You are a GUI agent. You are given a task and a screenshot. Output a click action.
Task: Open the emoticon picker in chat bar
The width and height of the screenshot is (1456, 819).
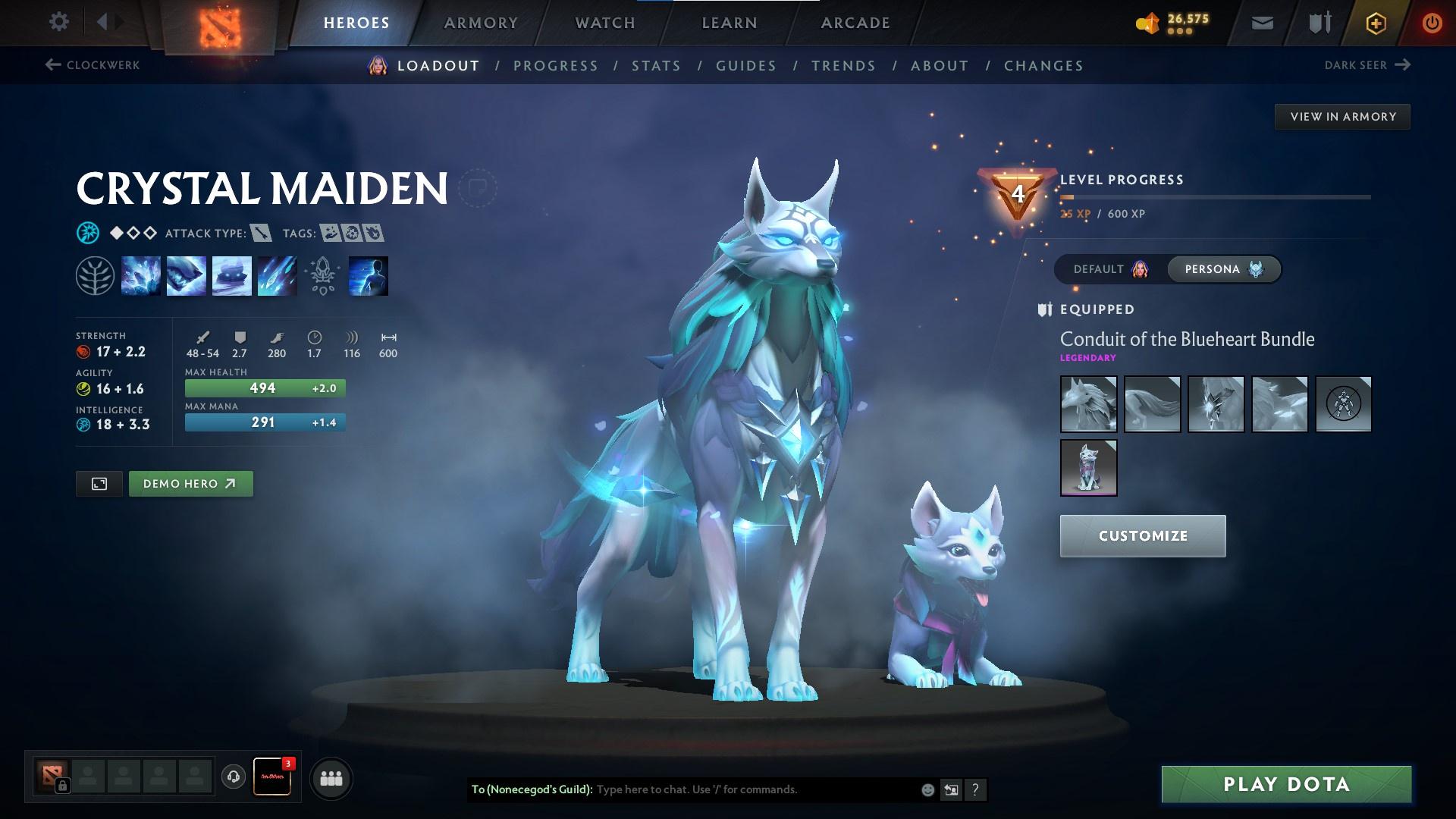tap(927, 789)
